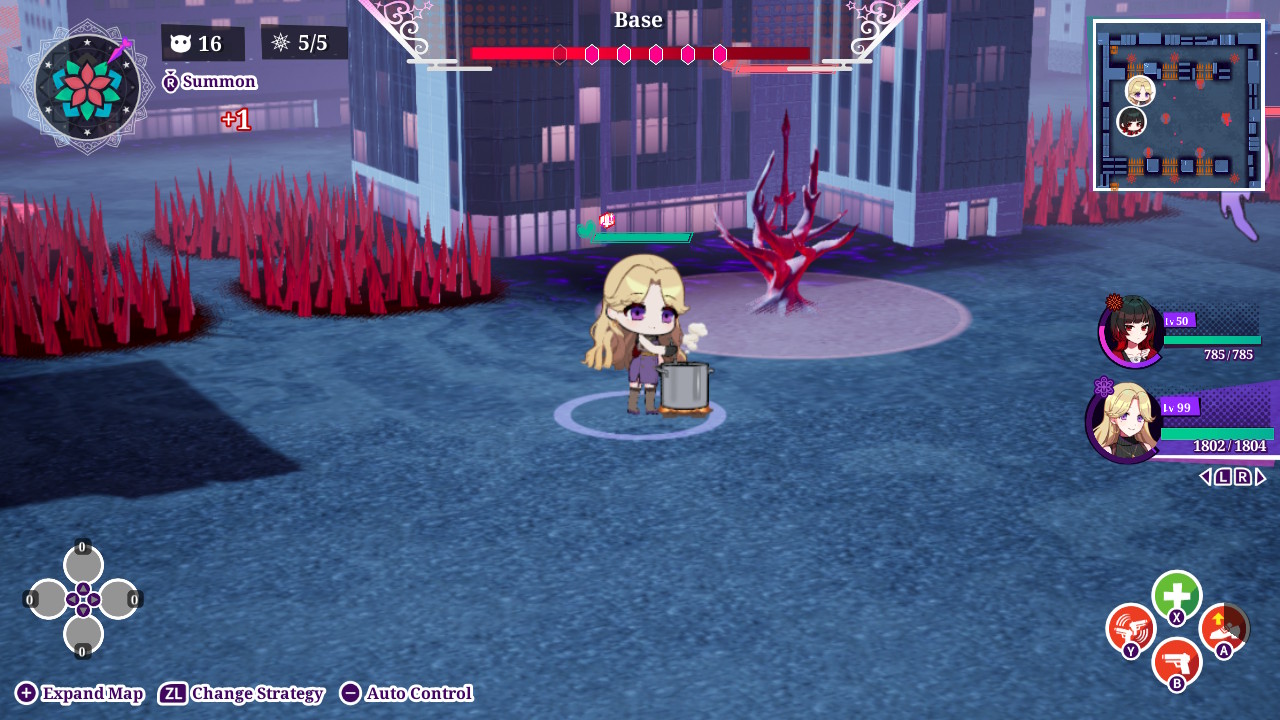Click the steaming cooking pot next to character
Screen dimensions: 1280x720
tap(686, 385)
